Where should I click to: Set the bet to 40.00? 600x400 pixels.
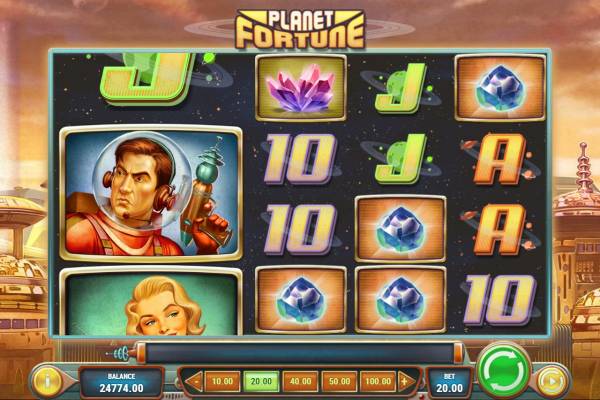(298, 381)
